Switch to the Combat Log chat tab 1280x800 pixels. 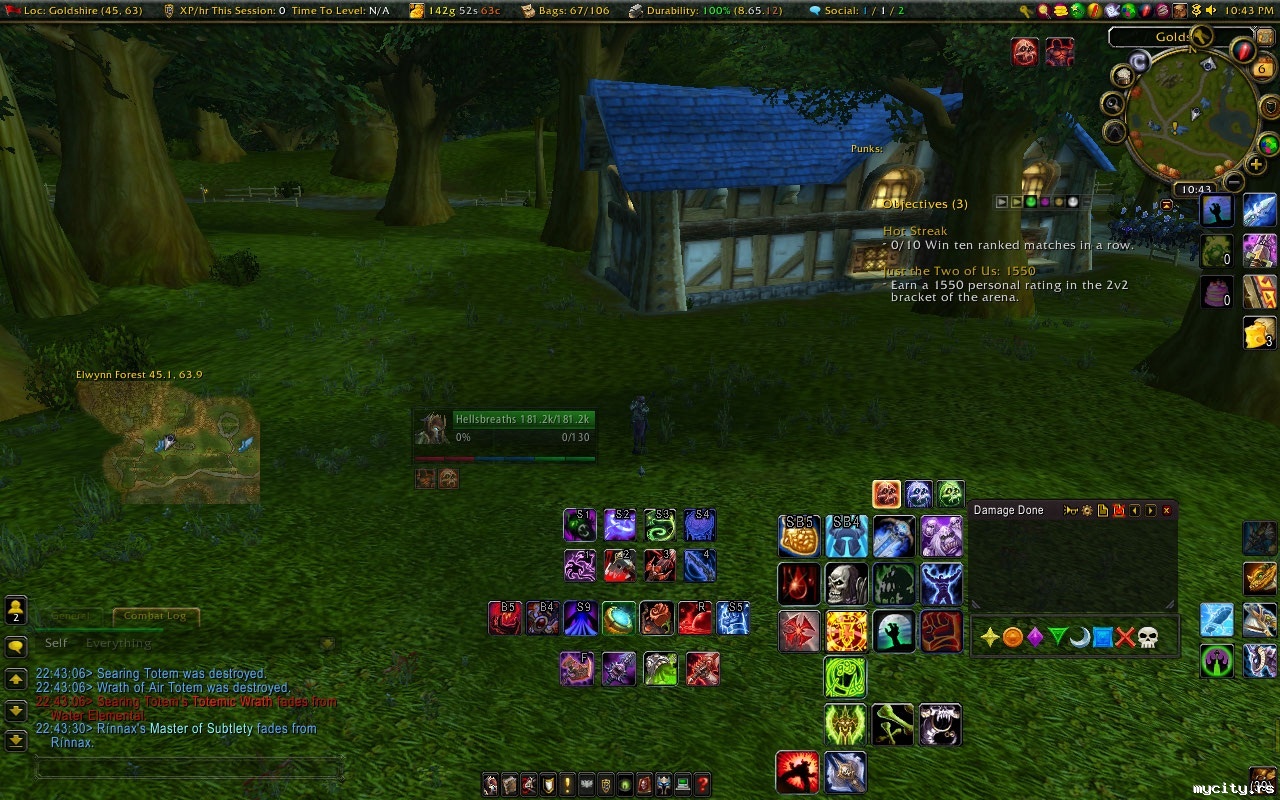155,616
